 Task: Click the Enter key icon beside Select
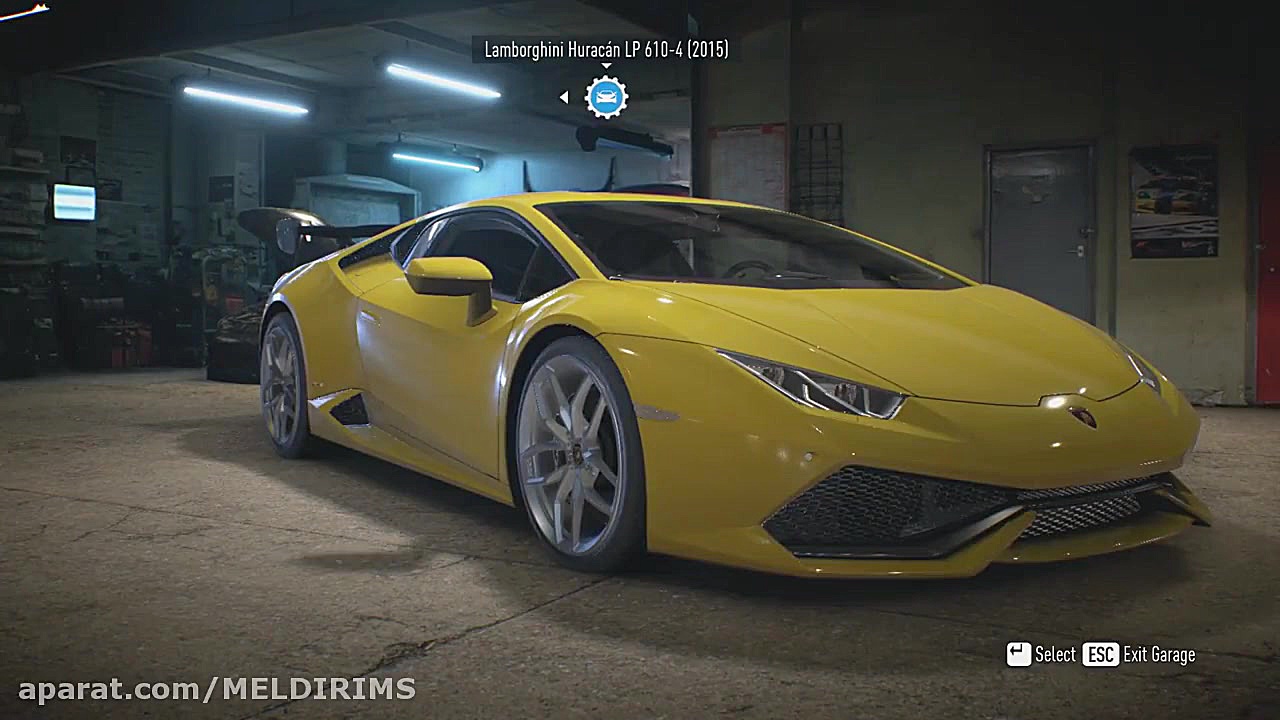click(x=1020, y=654)
